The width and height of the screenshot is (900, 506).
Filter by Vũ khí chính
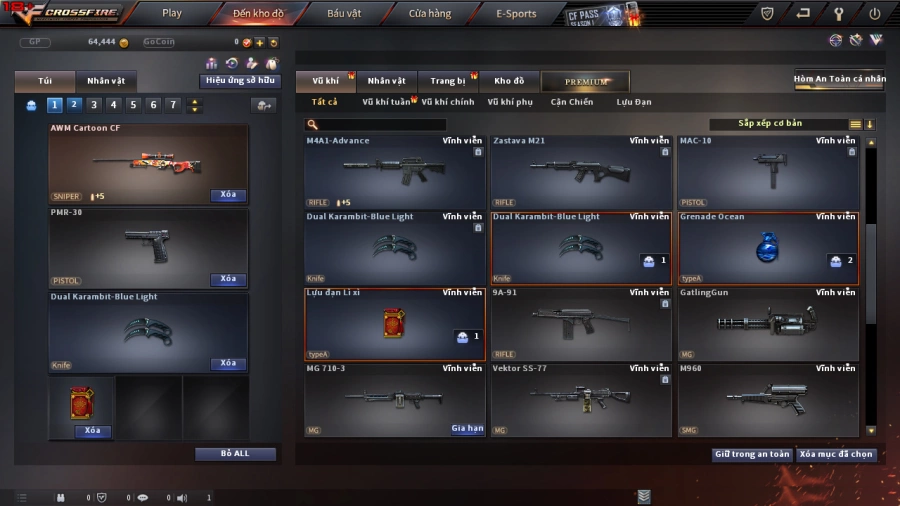click(x=447, y=102)
